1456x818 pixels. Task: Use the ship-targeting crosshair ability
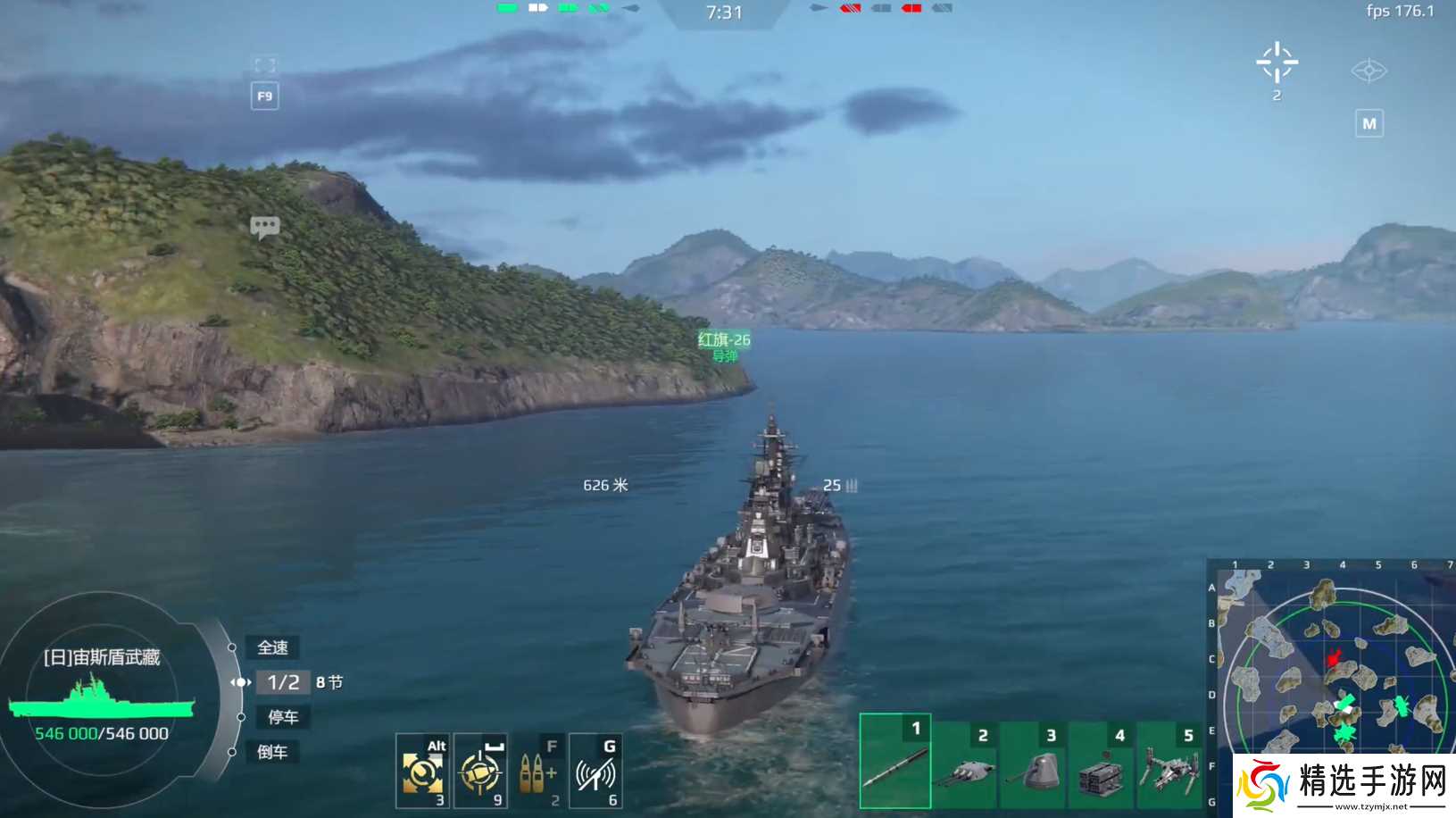(x=480, y=771)
